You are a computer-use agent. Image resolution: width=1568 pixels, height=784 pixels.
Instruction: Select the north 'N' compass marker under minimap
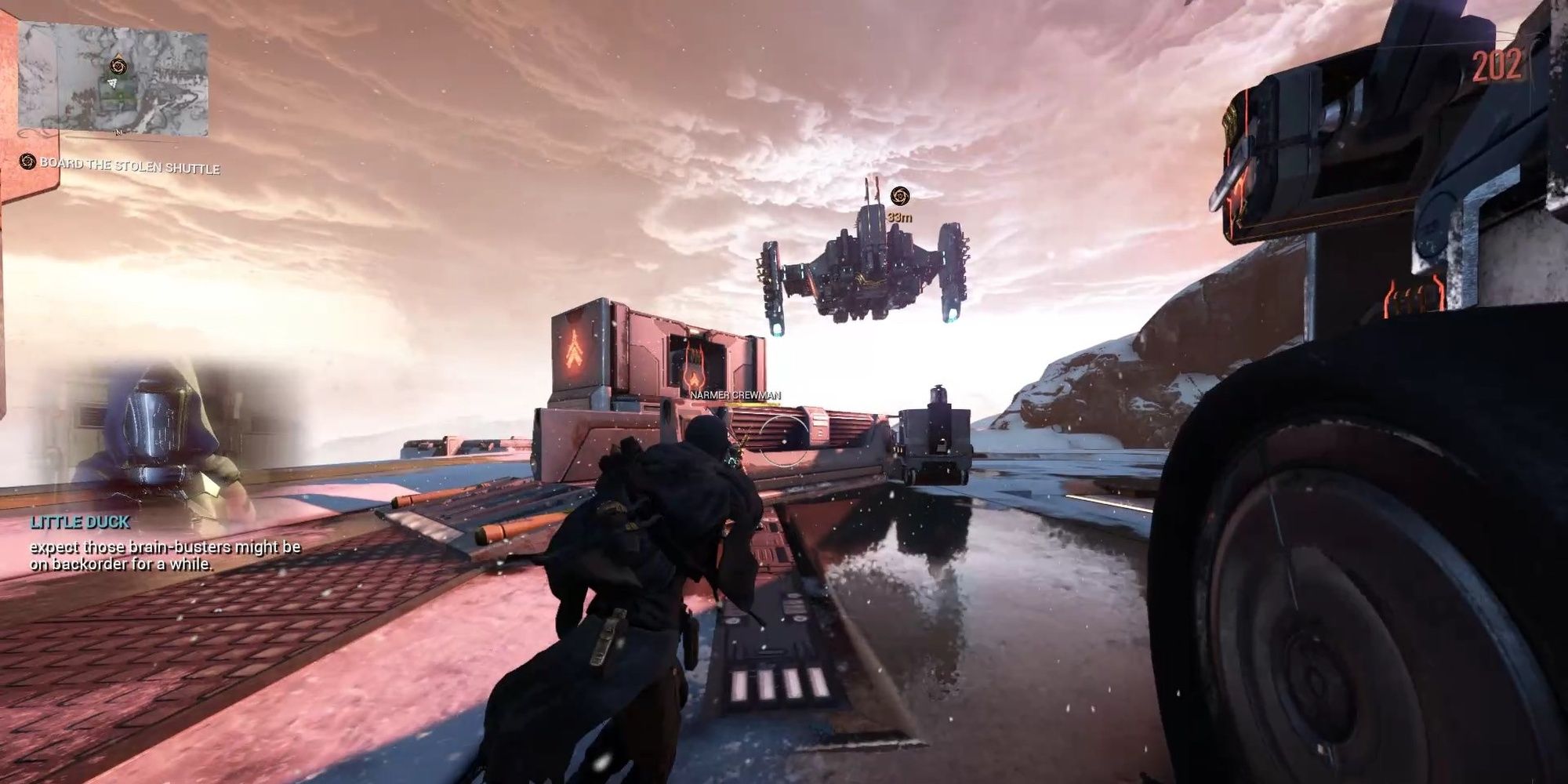118,132
